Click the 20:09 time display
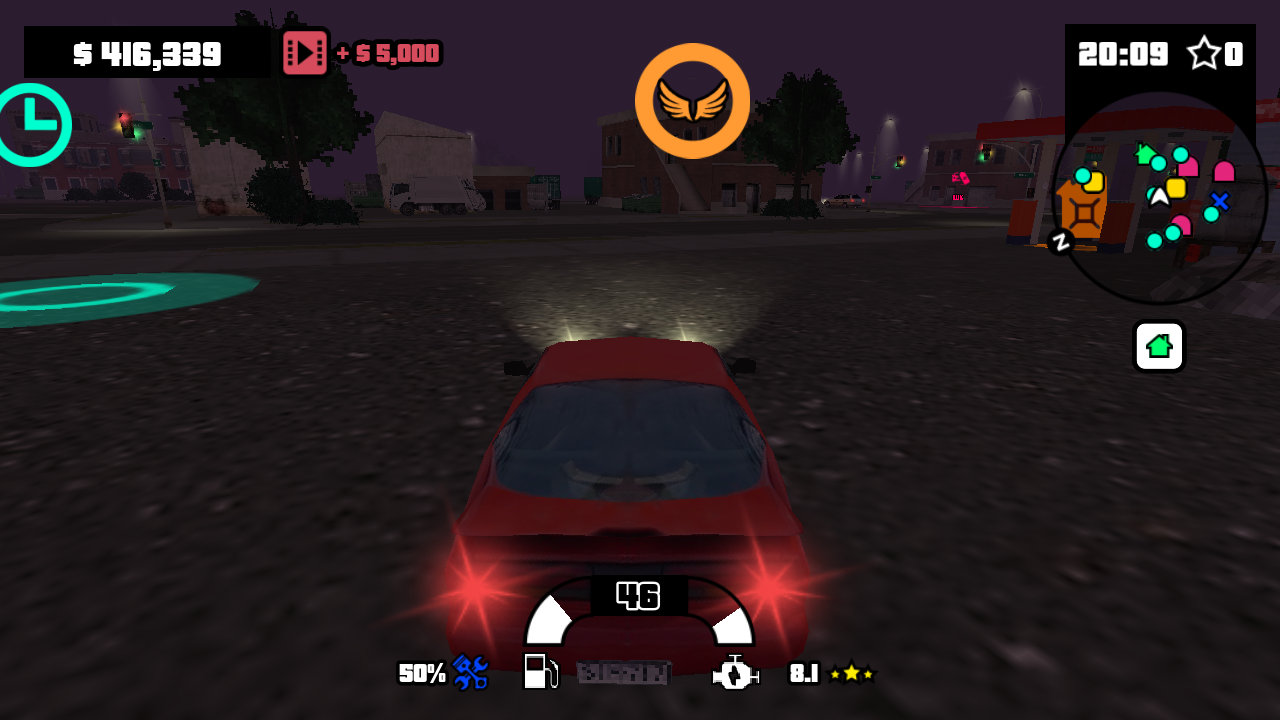Screen dimensions: 1280x720 click(1121, 54)
